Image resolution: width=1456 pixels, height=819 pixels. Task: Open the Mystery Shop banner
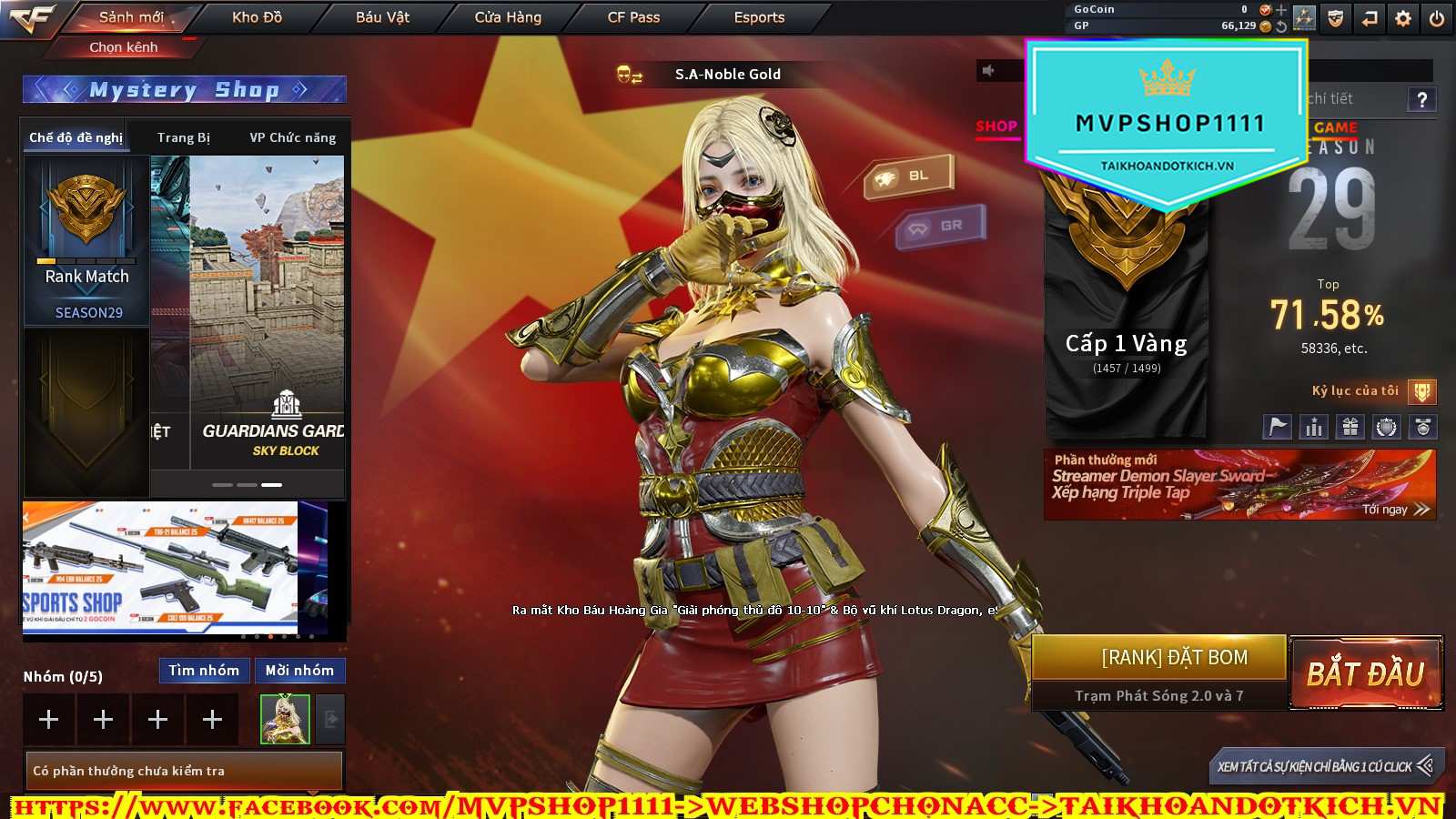point(184,89)
